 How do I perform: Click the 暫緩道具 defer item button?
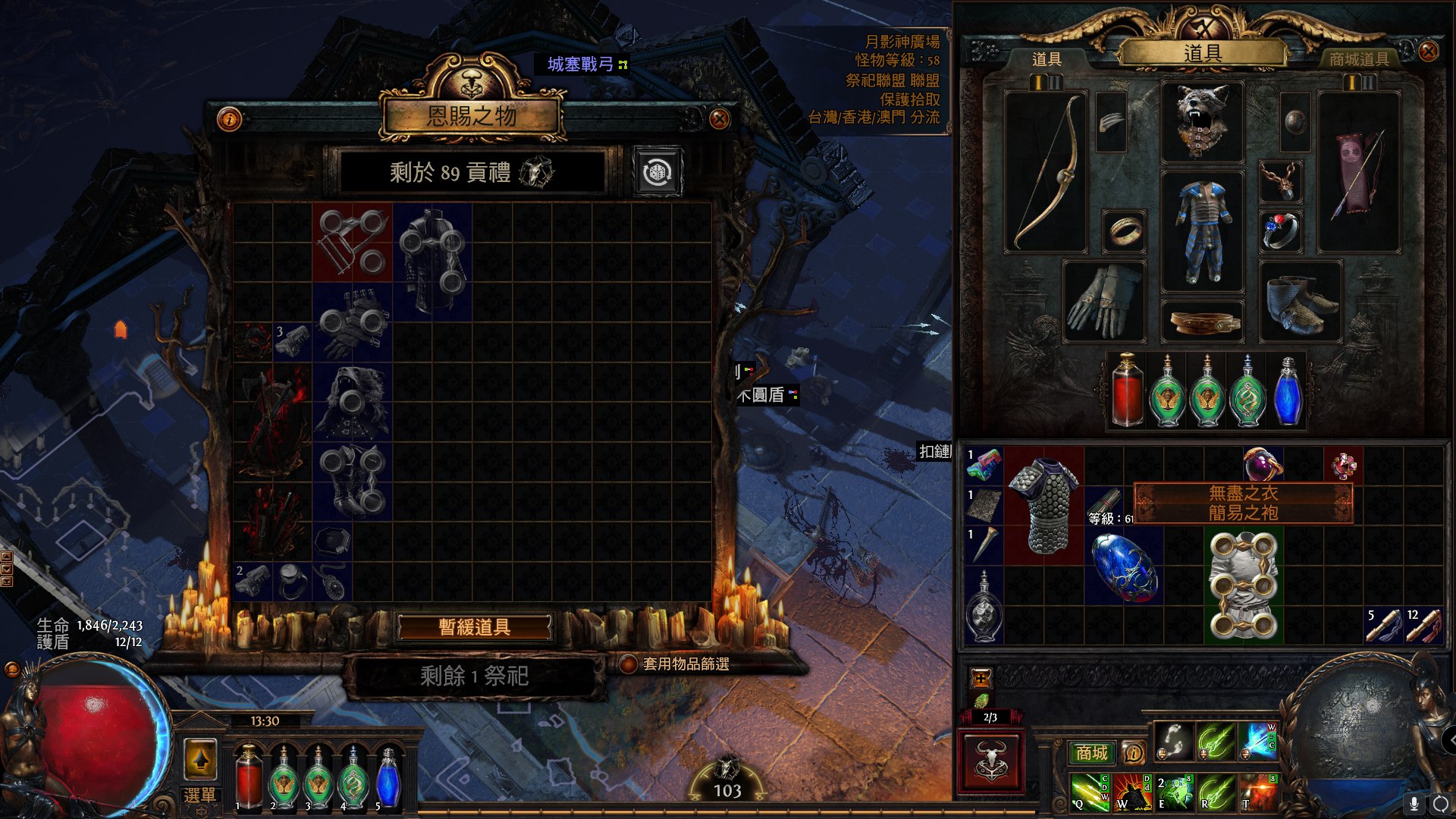475,627
